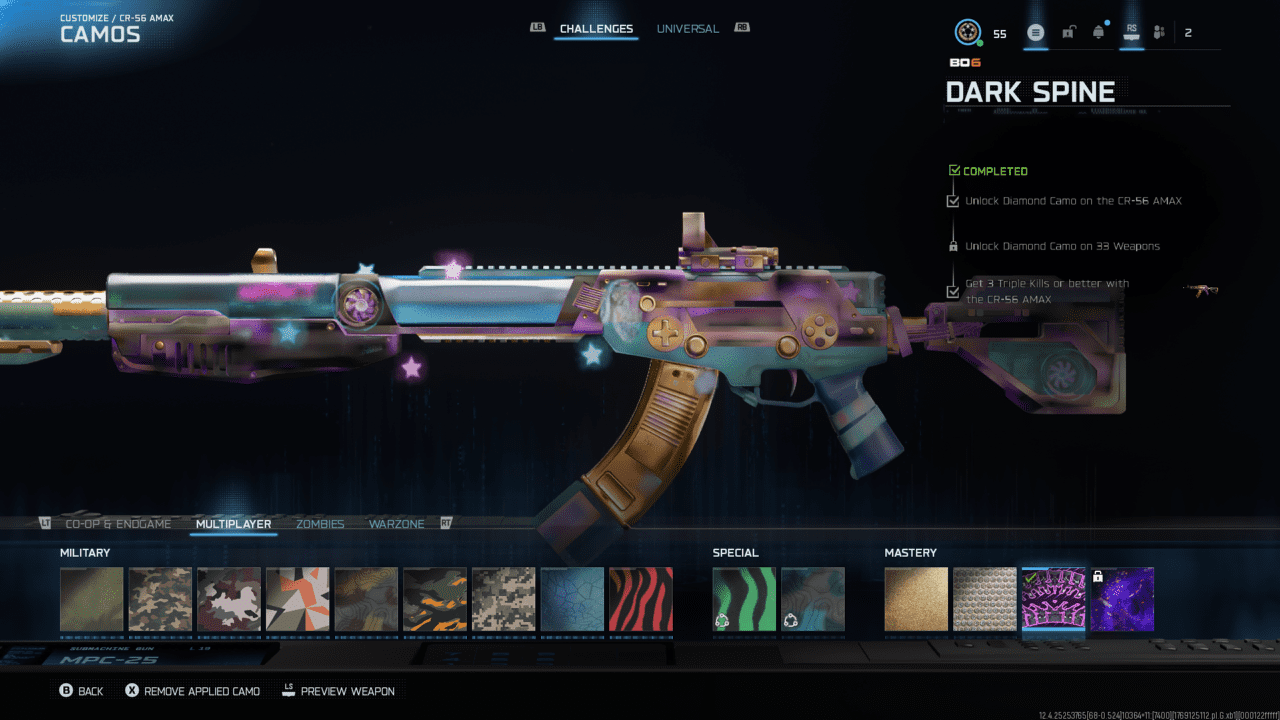Click Preview Weapon
The height and width of the screenshot is (720, 1280).
pyautogui.click(x=338, y=691)
